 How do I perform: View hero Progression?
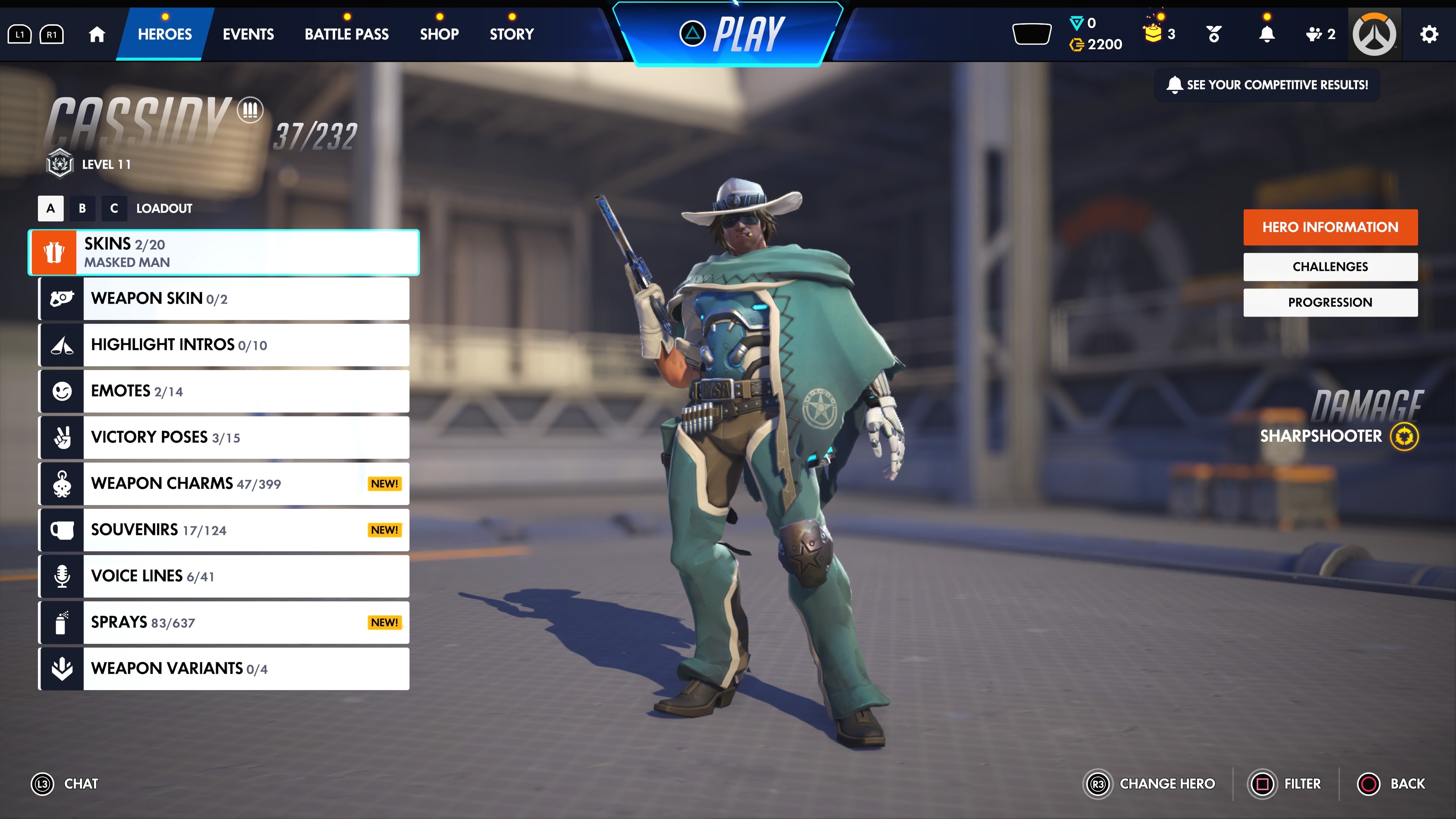coord(1330,303)
